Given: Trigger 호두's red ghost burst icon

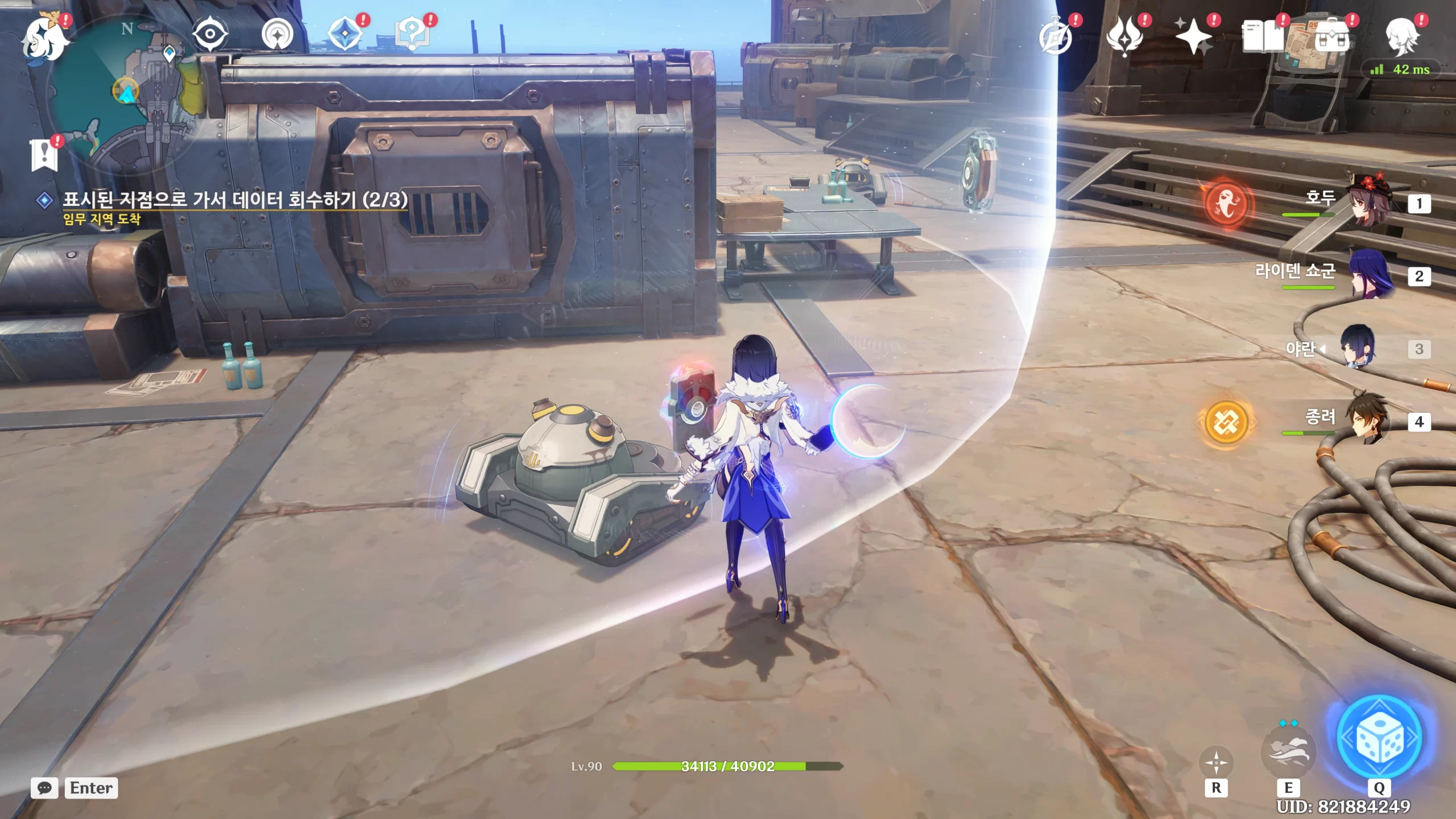Looking at the screenshot, I should [1226, 204].
